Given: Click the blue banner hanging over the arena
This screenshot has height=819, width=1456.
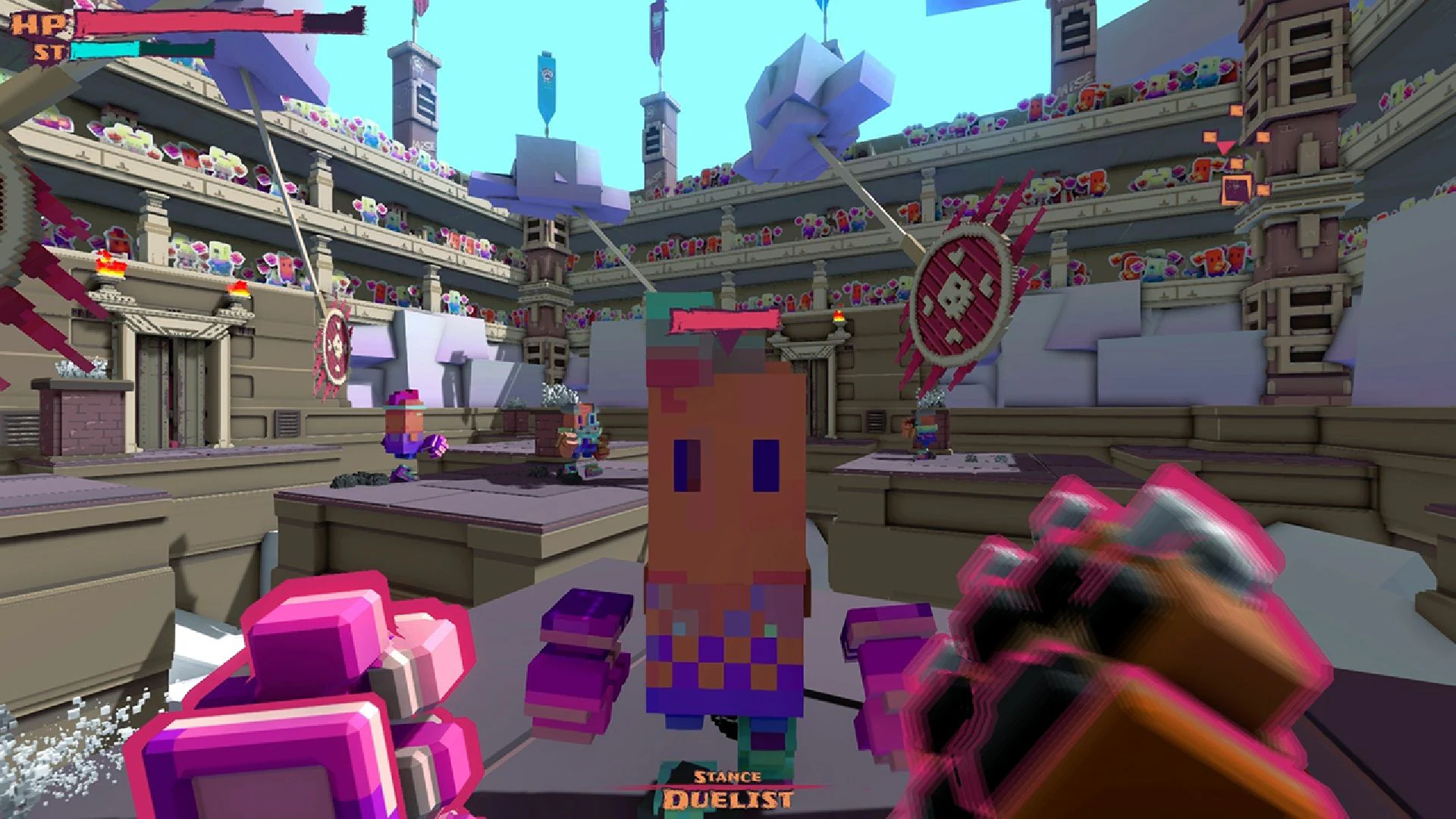Looking at the screenshot, I should click(x=545, y=83).
